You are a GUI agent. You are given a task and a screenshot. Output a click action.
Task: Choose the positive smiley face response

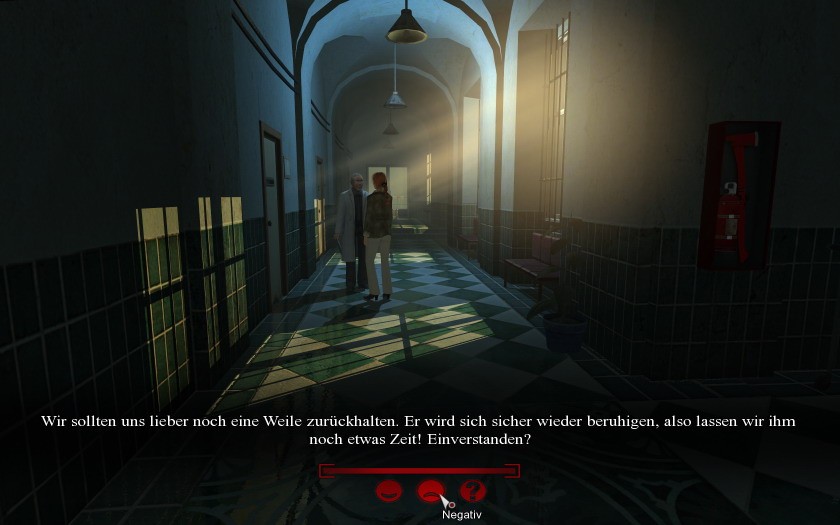[x=388, y=491]
